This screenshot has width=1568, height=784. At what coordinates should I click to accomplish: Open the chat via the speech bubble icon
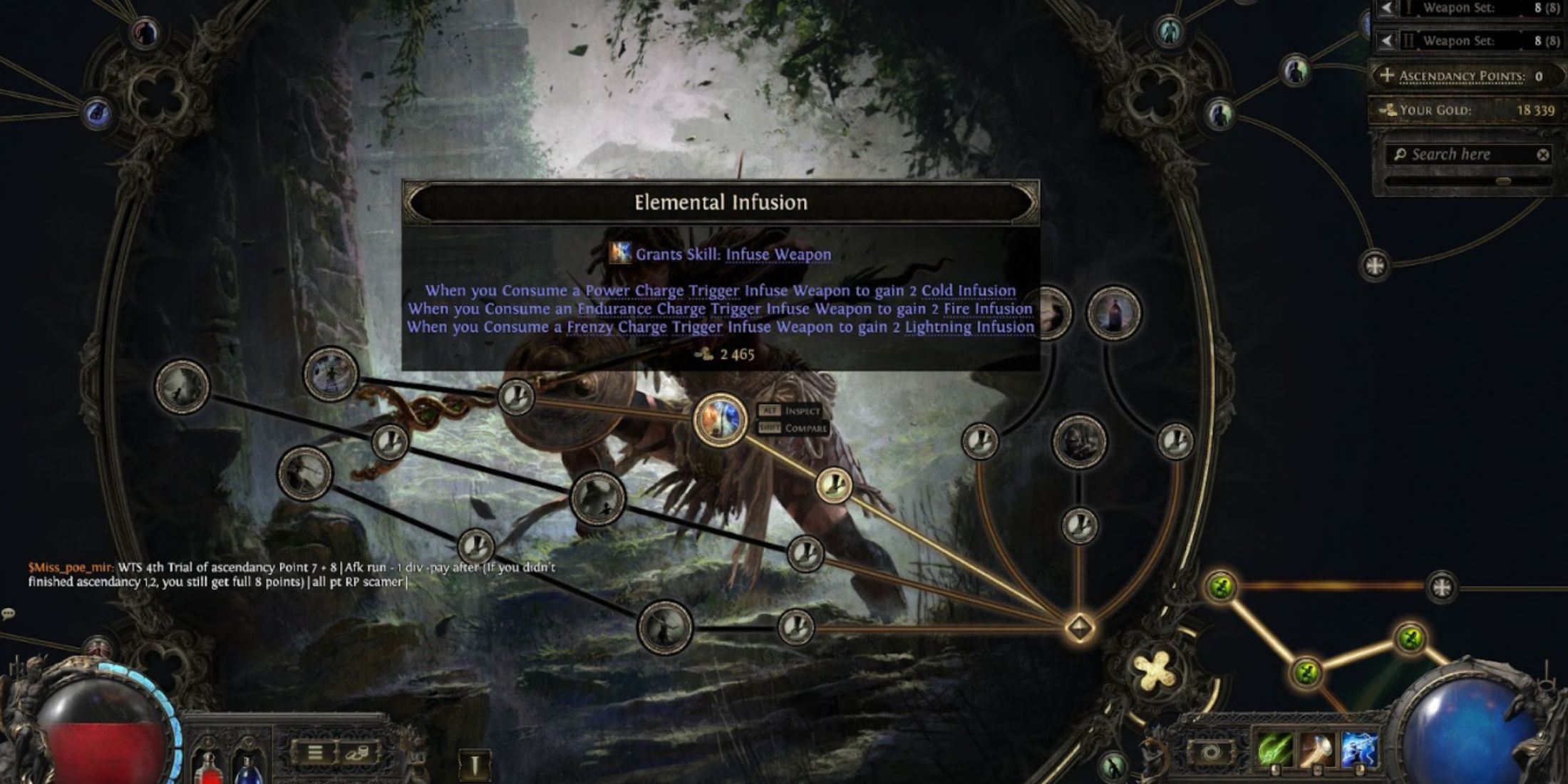[9, 613]
